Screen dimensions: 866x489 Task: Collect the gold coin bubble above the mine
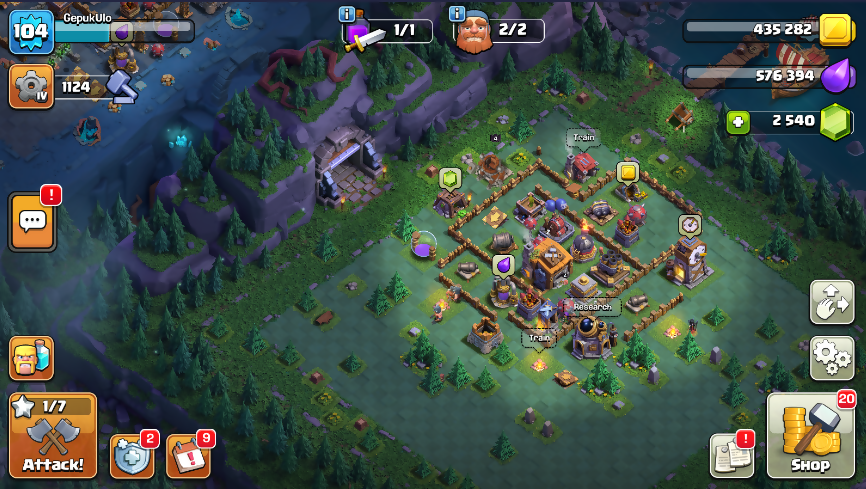pyautogui.click(x=627, y=173)
